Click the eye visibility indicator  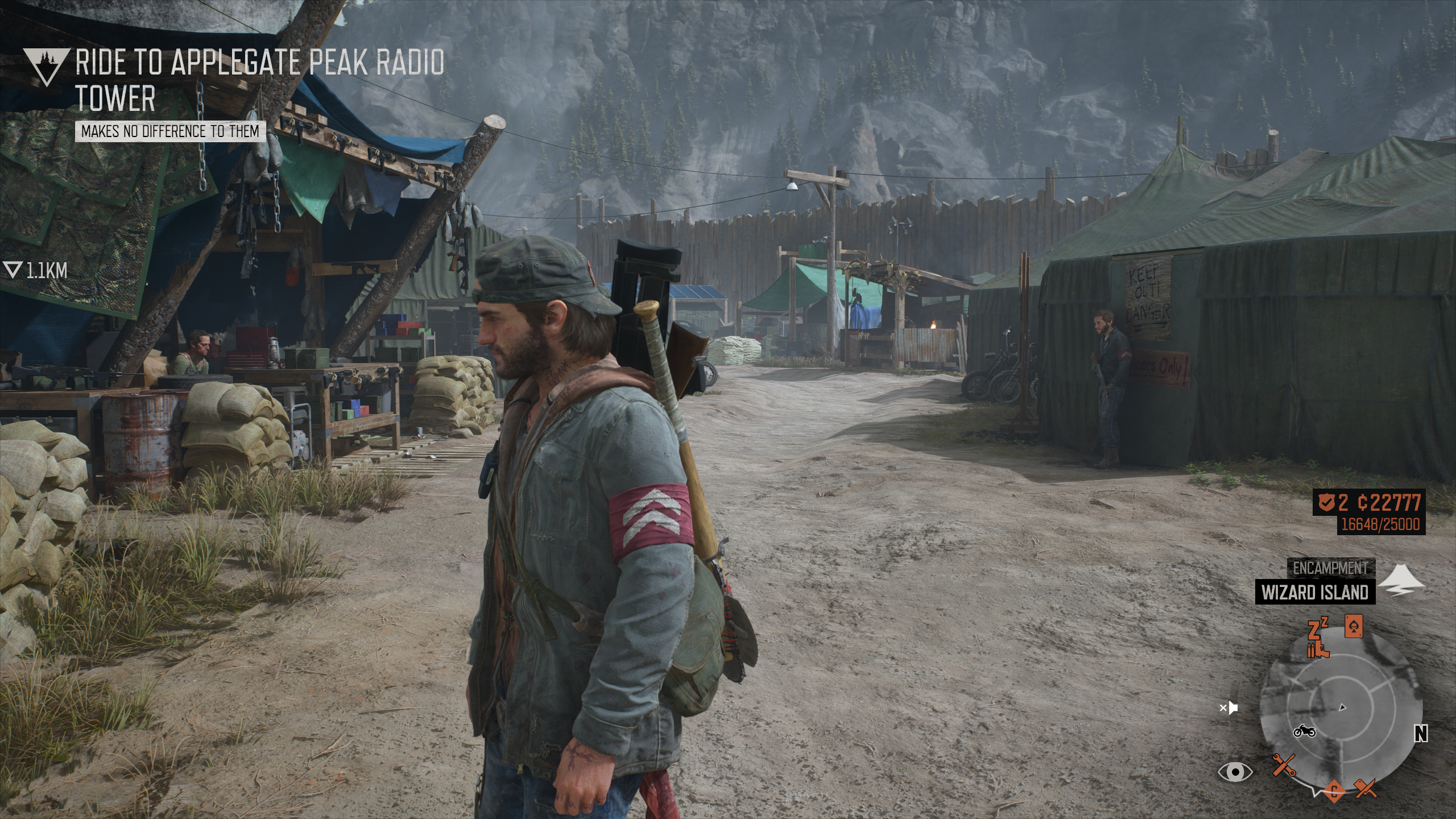point(1235,772)
